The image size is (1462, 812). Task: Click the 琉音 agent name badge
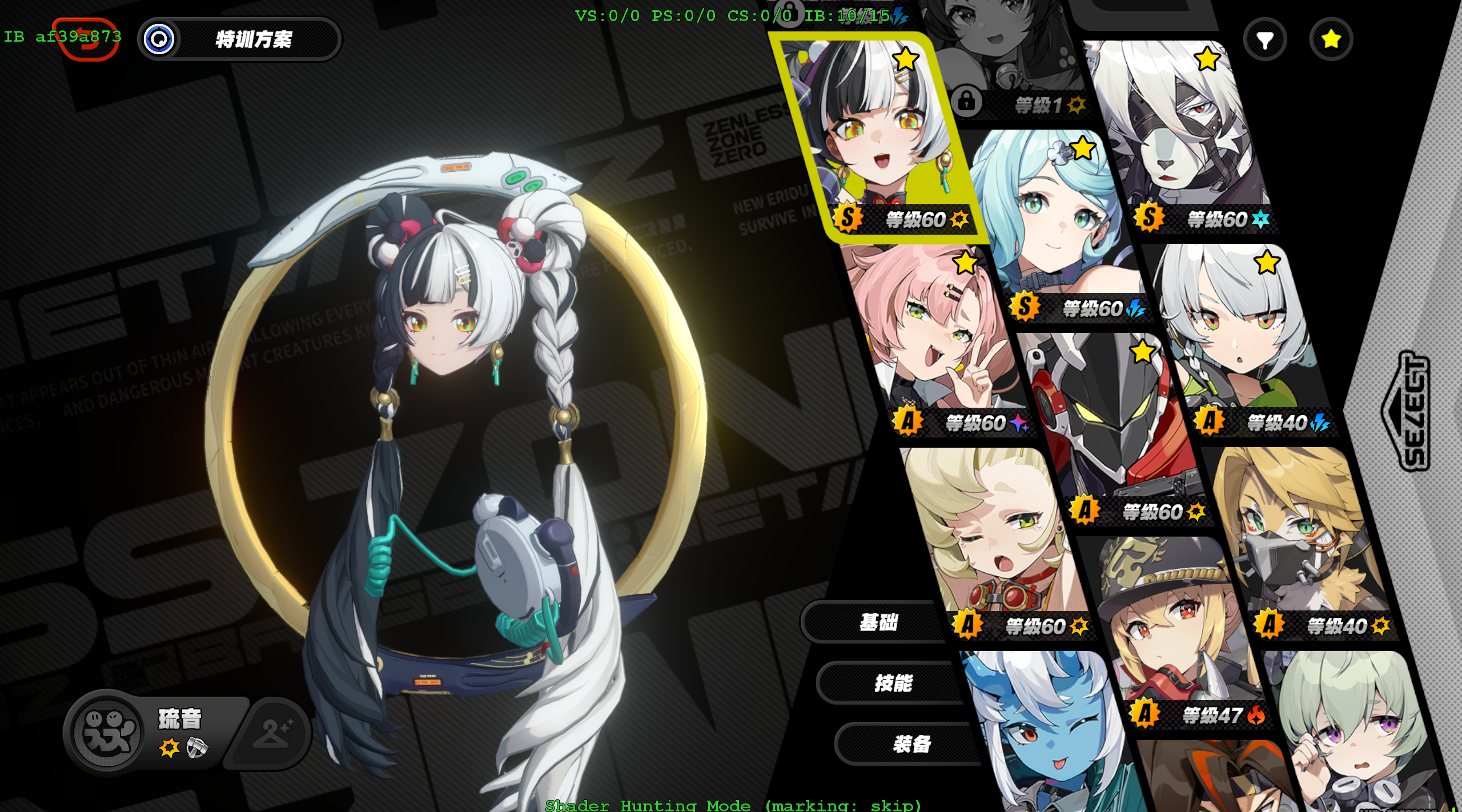pos(179,719)
